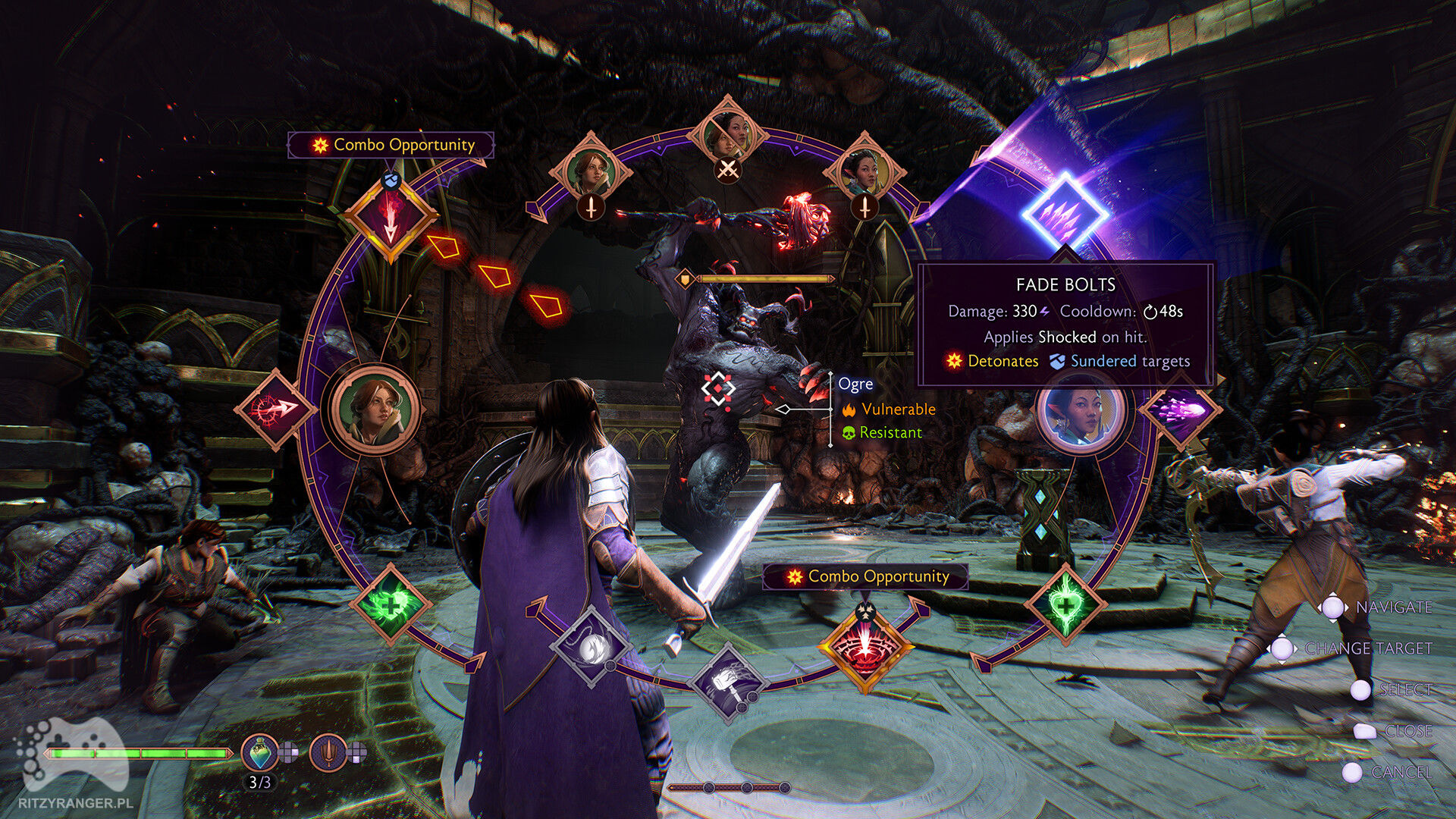Image resolution: width=1456 pixels, height=819 pixels.
Task: Select Rook's white swirl ability
Action: pos(591,647)
